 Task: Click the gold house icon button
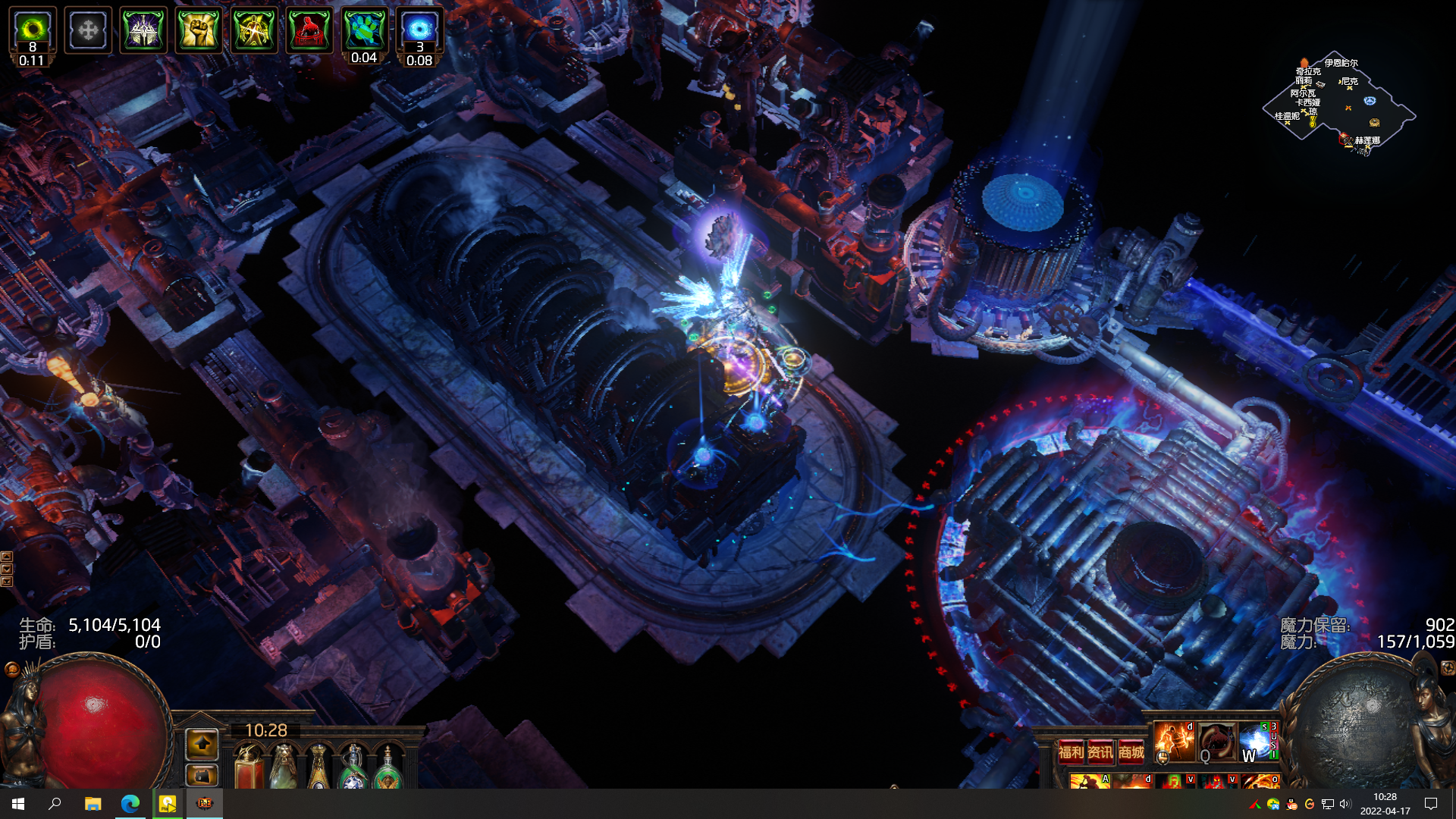pyautogui.click(x=202, y=776)
